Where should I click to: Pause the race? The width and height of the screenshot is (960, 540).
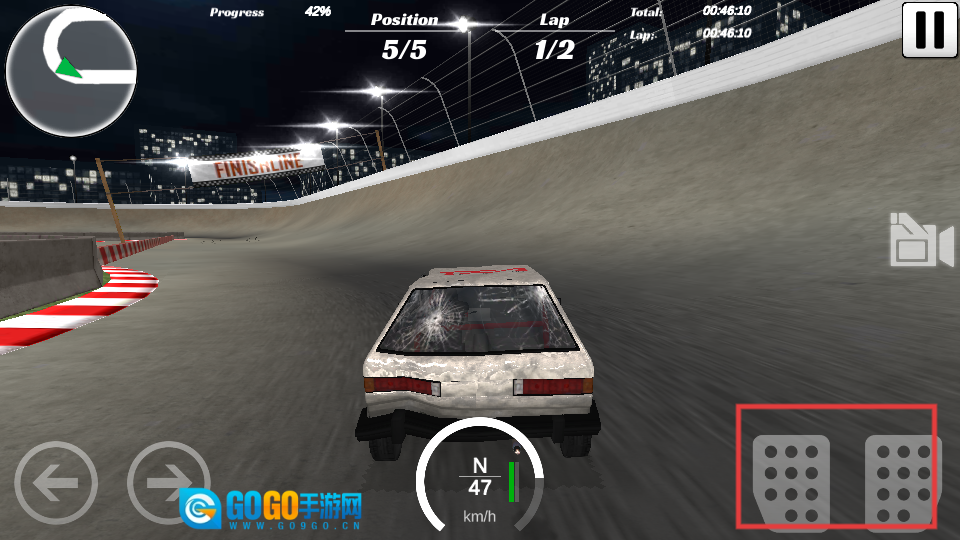point(929,30)
